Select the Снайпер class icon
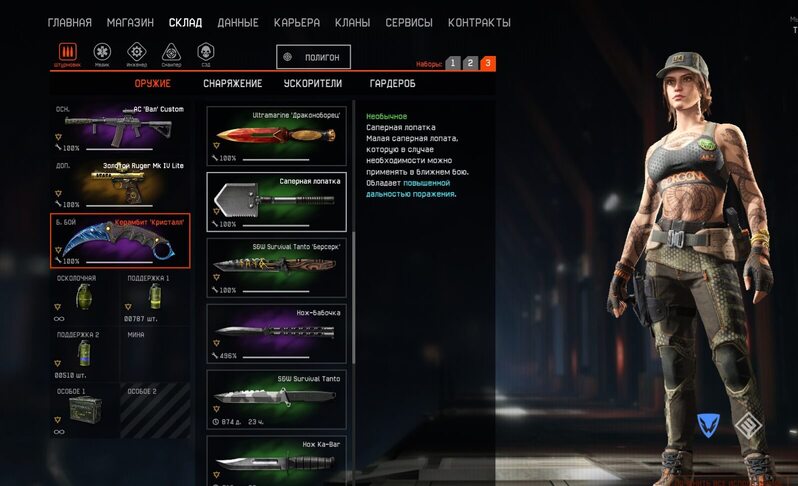798x486 pixels. point(171,53)
